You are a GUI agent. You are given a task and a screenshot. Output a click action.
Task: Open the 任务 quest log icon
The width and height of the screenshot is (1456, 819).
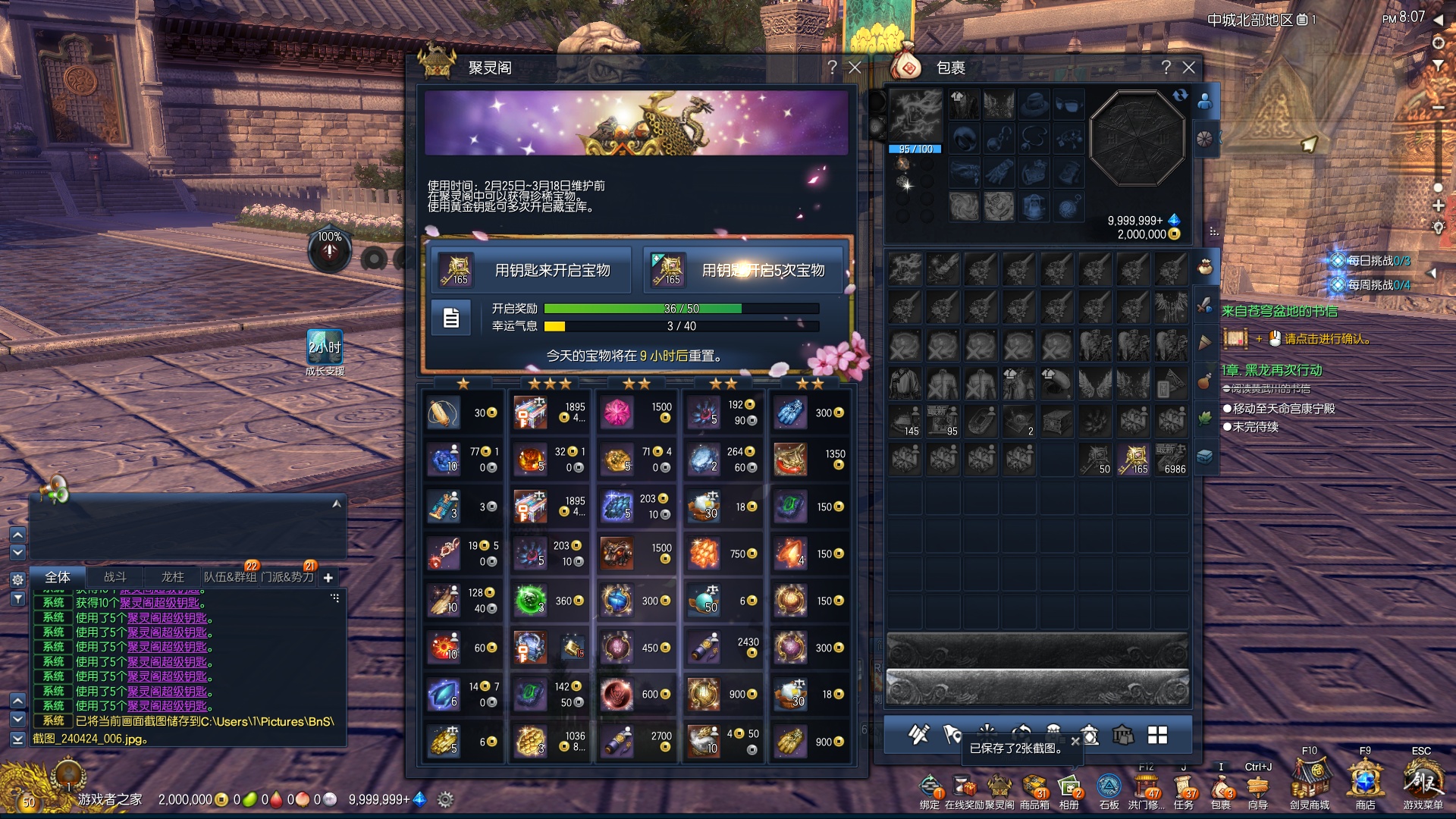[1183, 788]
